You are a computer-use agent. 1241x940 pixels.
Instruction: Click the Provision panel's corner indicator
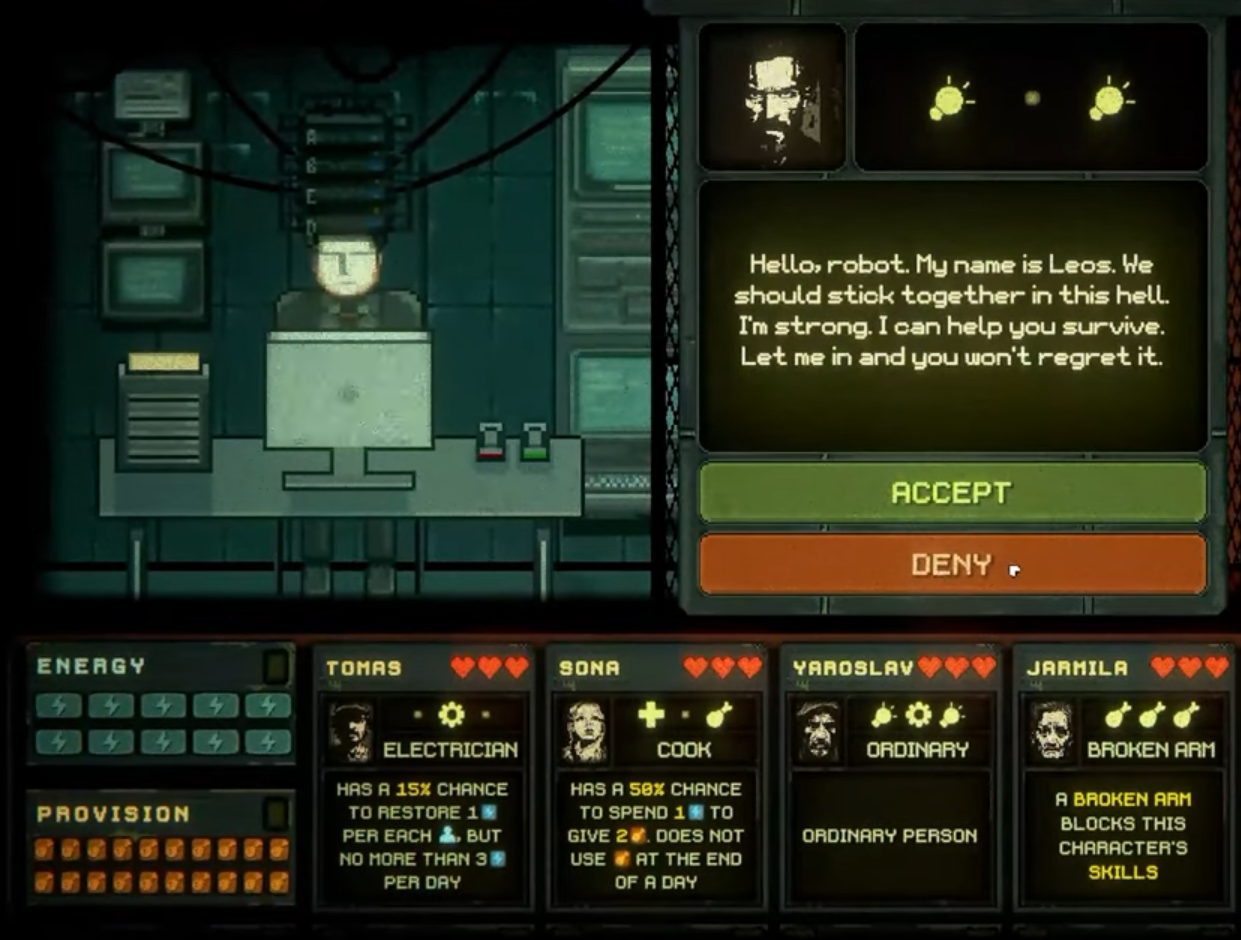[275, 814]
